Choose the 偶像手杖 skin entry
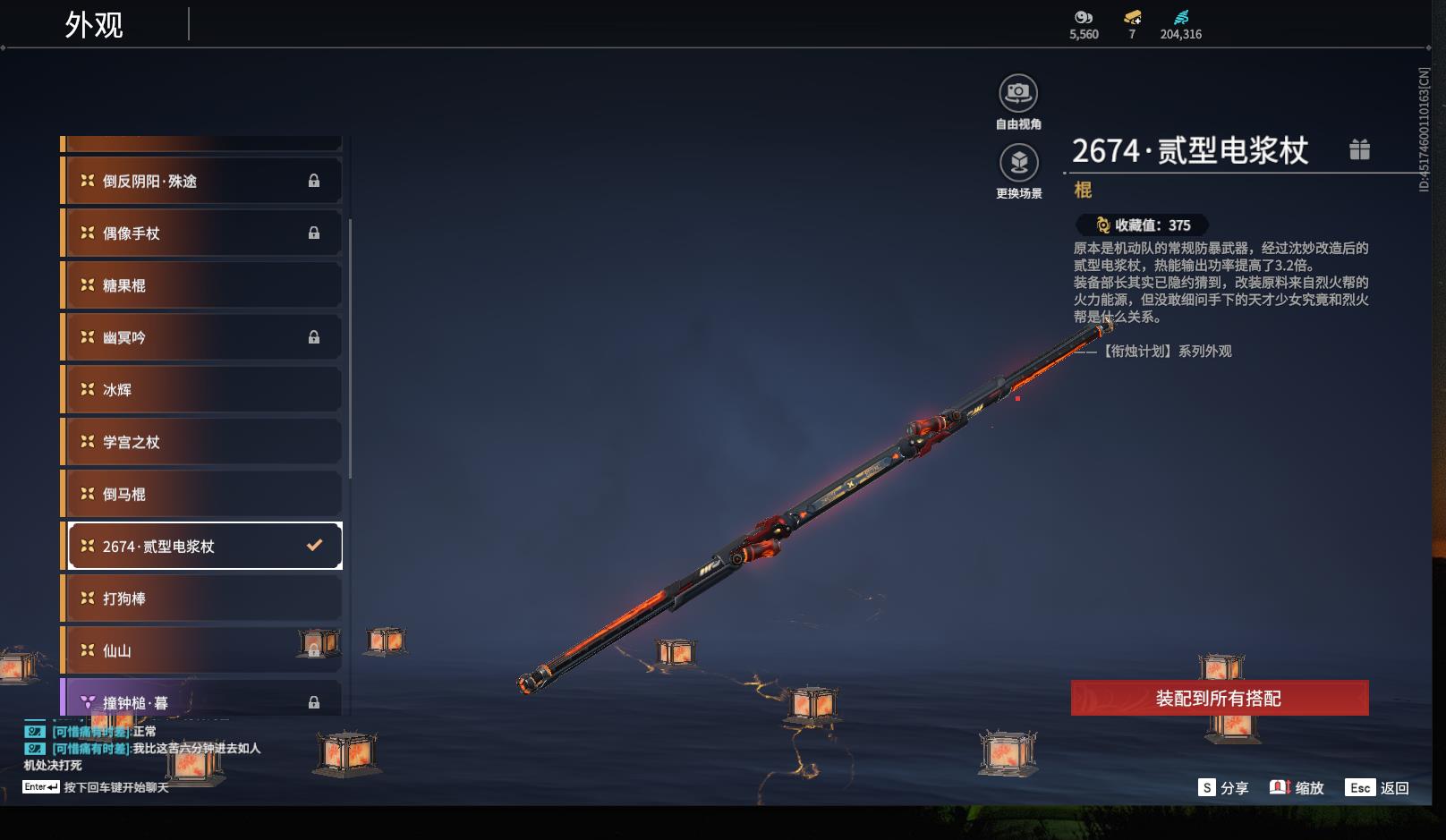Screen dimensions: 1446x840 click(x=202, y=233)
